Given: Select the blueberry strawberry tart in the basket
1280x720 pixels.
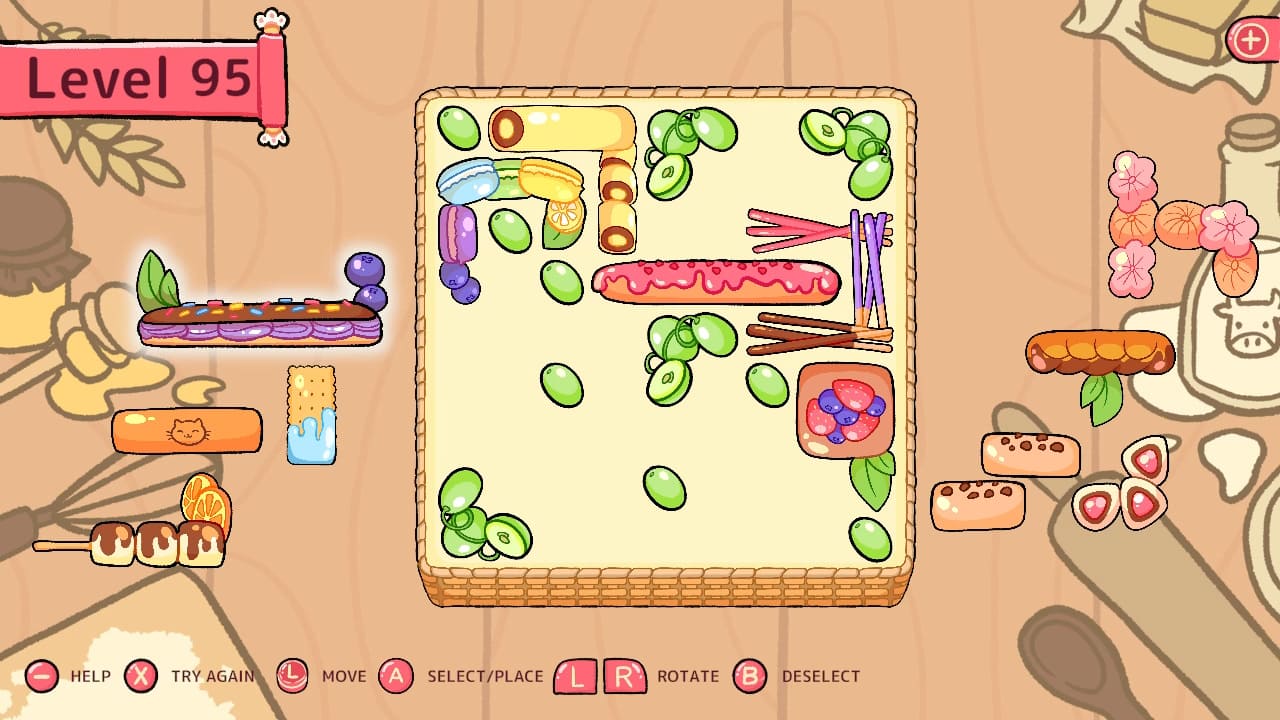Looking at the screenshot, I should (x=845, y=410).
